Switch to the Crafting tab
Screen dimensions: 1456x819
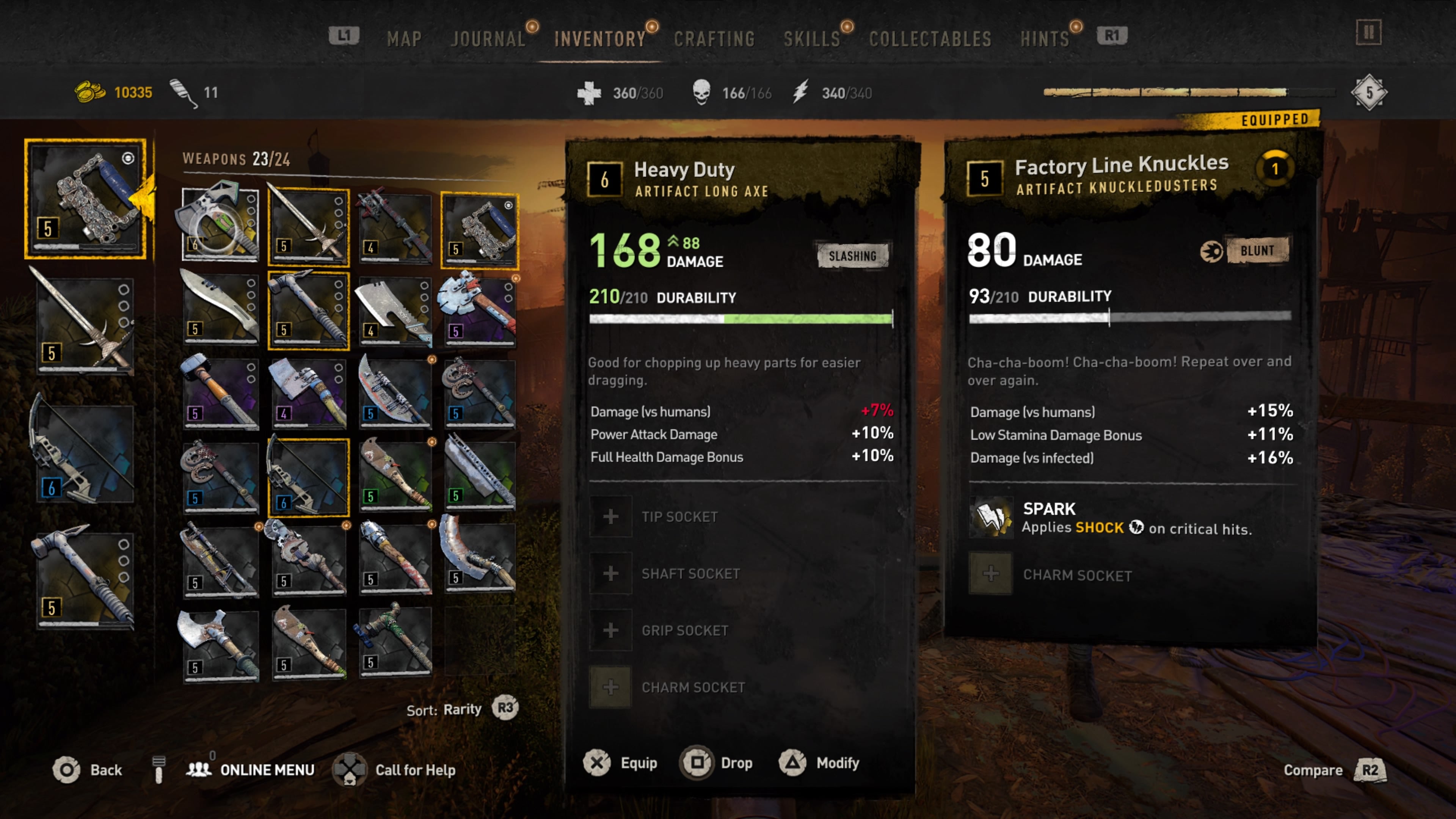click(x=715, y=38)
